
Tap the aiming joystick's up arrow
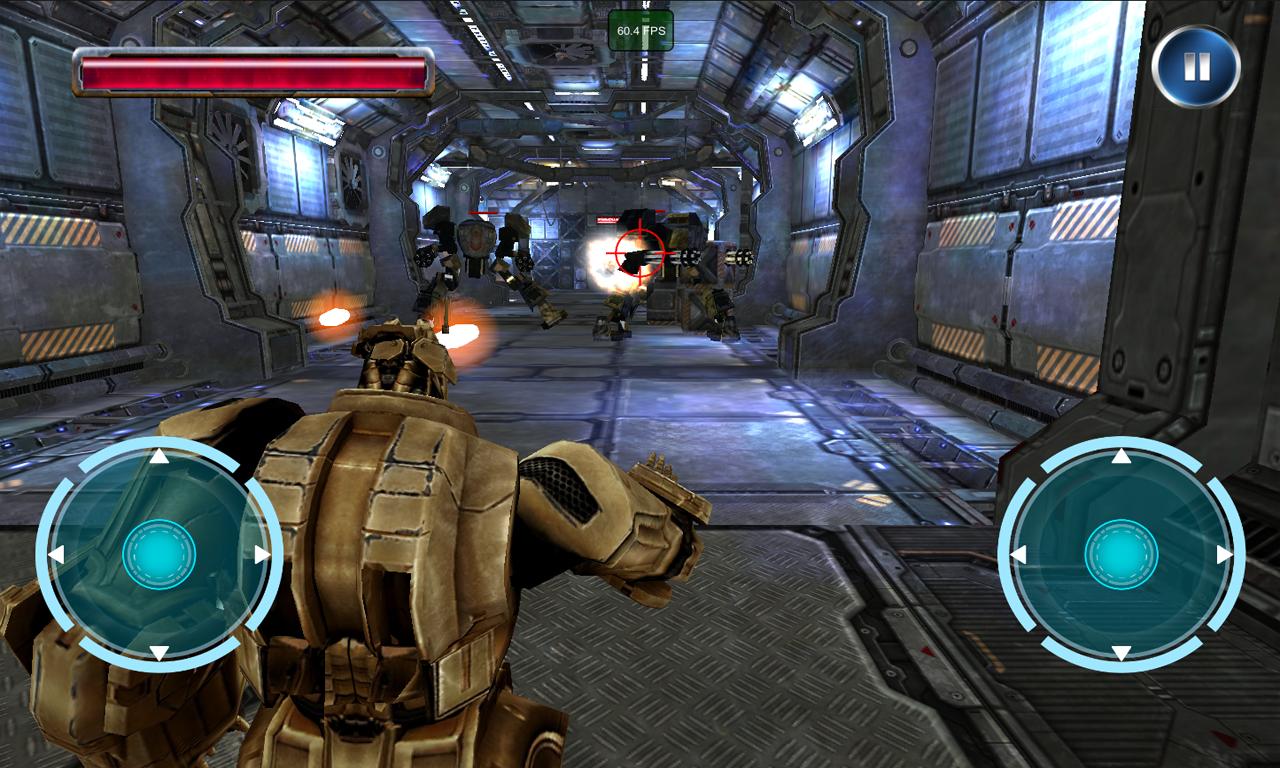tap(1121, 457)
